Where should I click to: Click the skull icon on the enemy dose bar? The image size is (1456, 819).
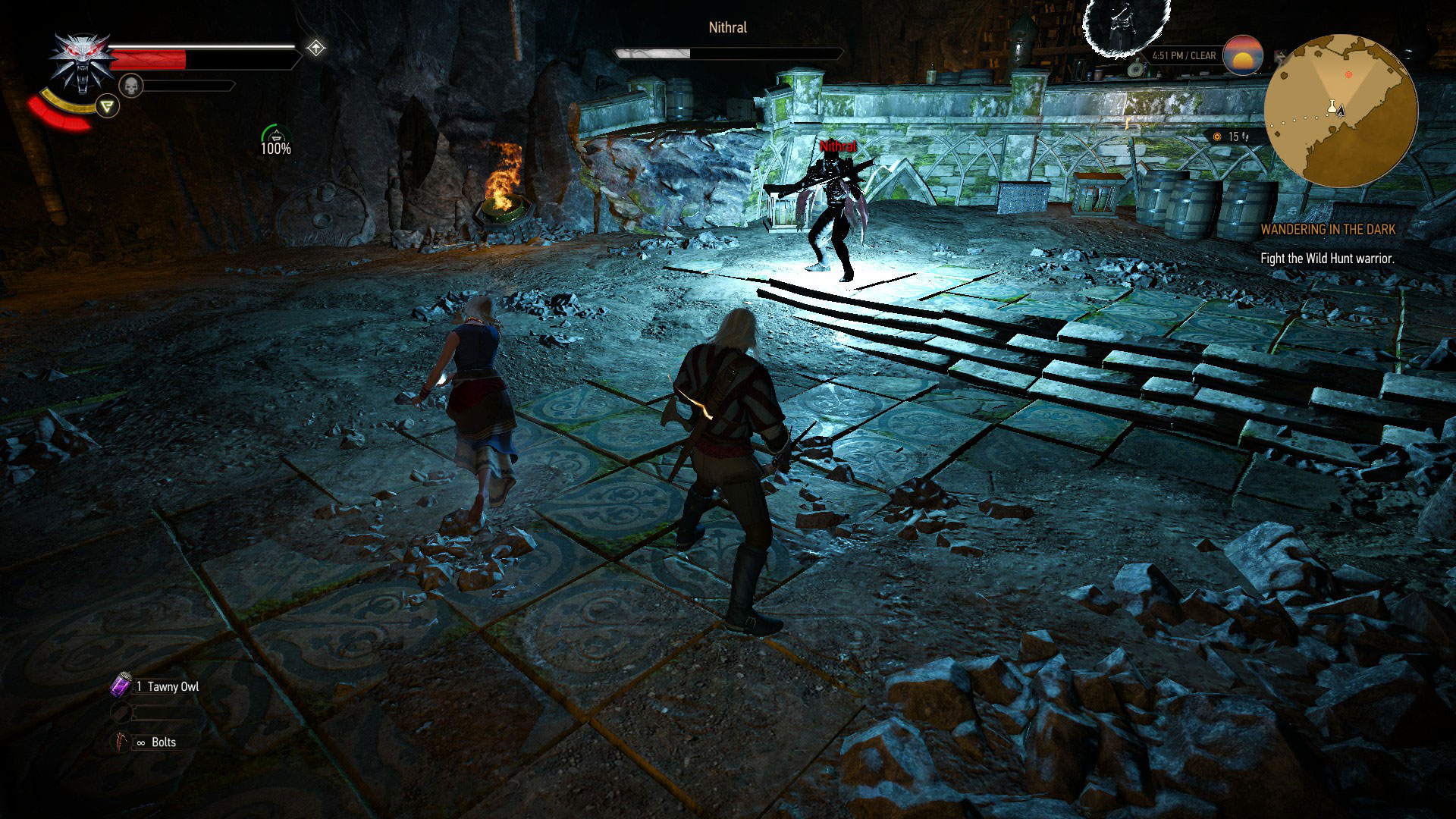[x=131, y=83]
